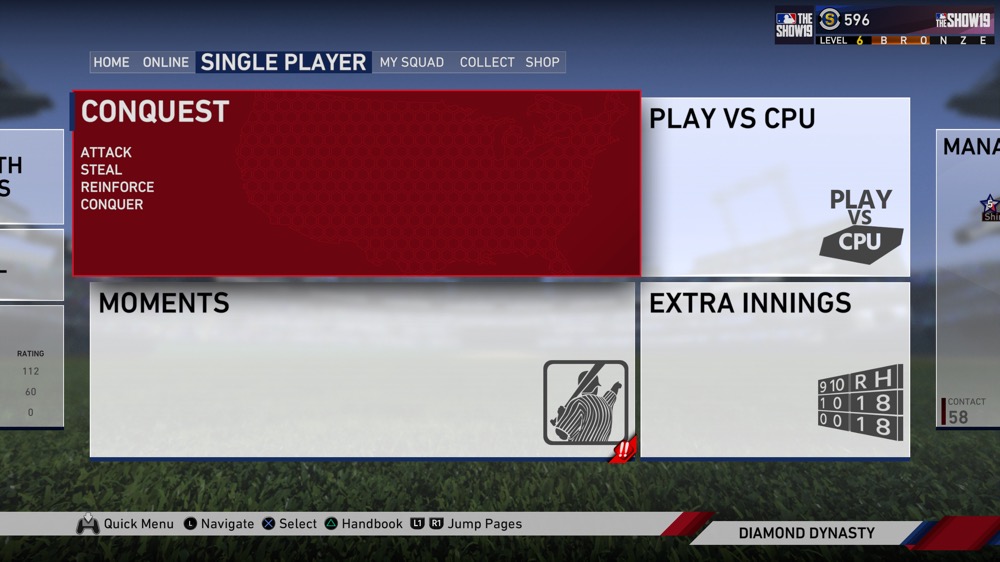Launch the Extra Innings tile
This screenshot has width=1000, height=562.
pyautogui.click(x=775, y=369)
